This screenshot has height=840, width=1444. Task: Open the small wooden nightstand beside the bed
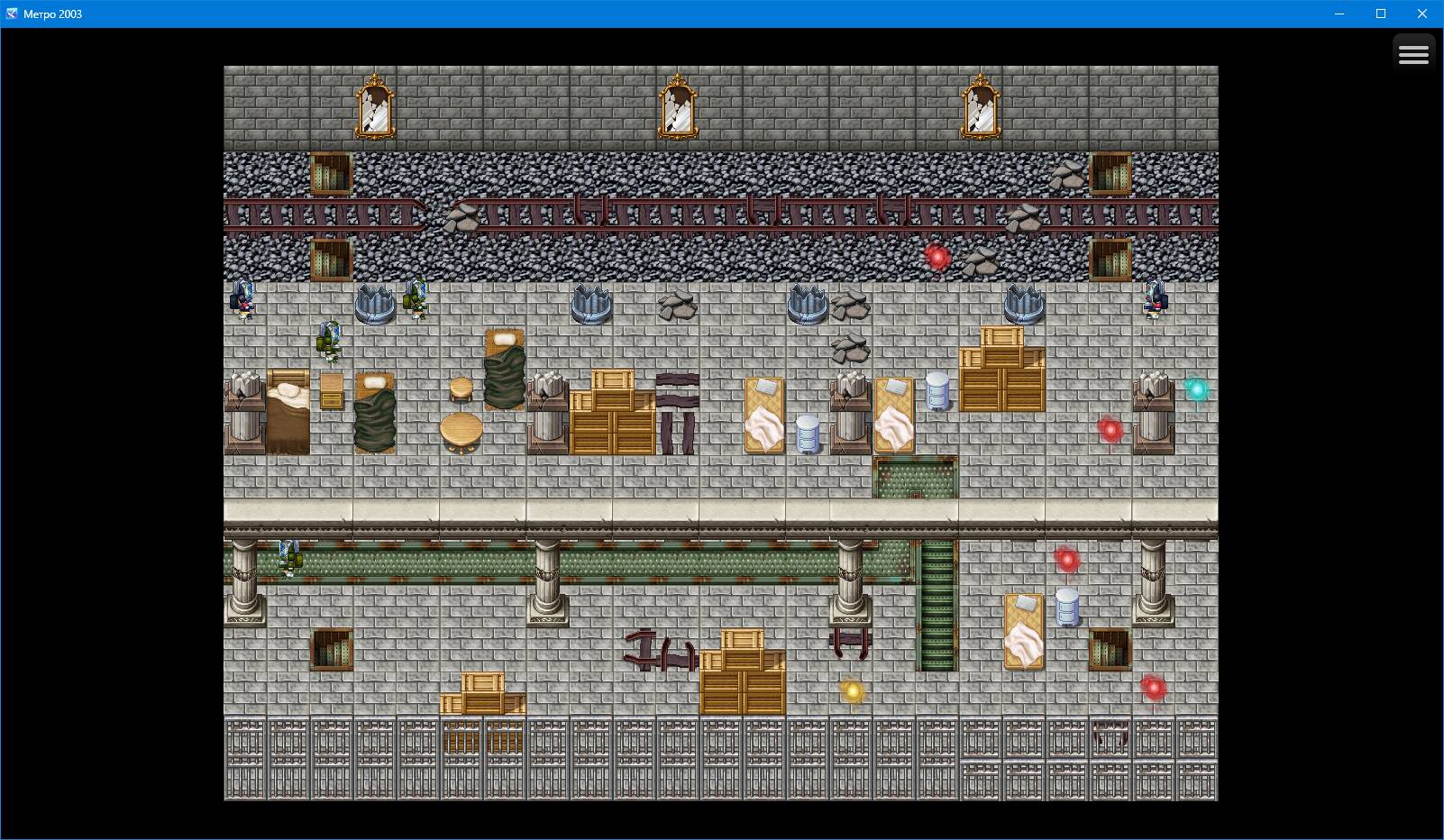click(331, 390)
